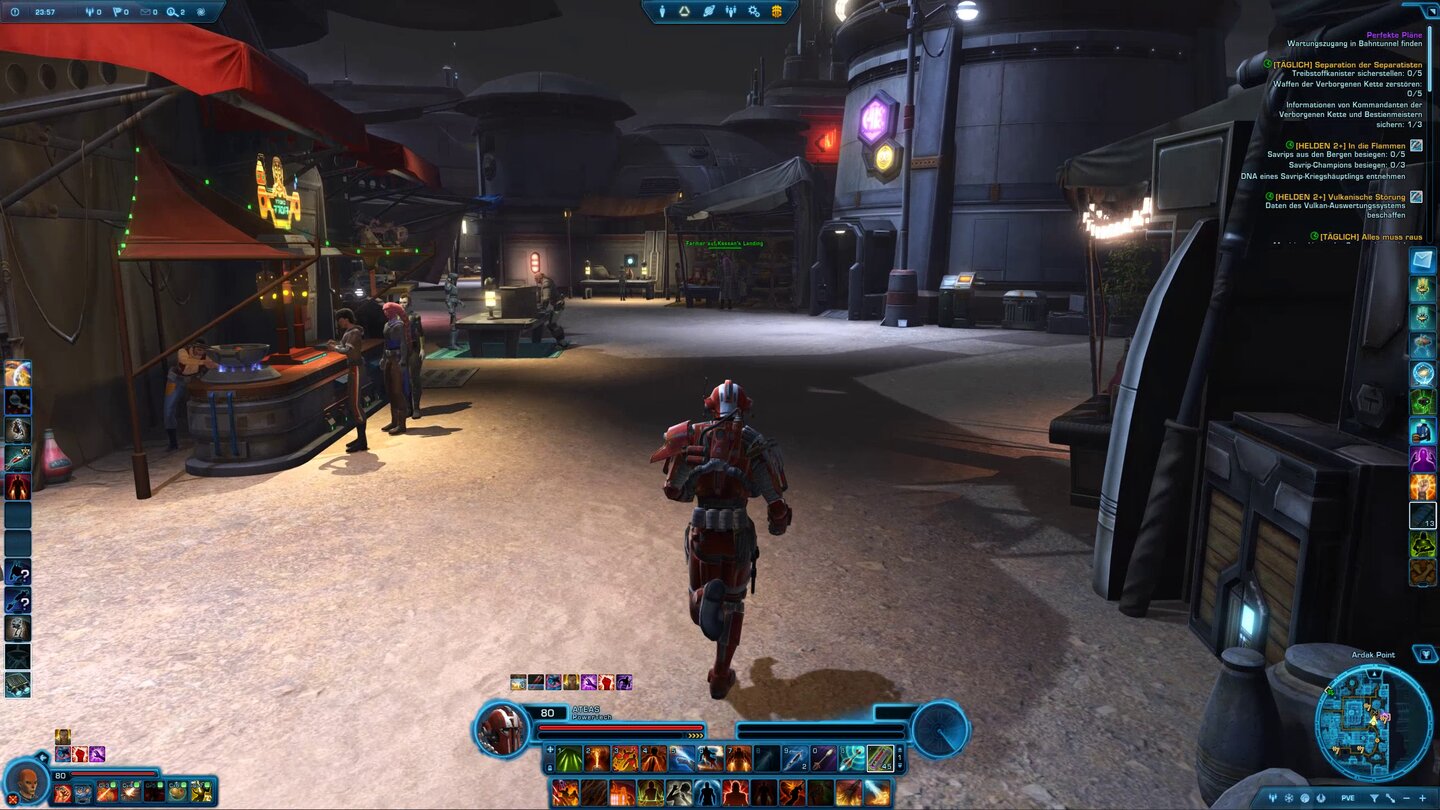This screenshot has height=810, width=1440.
Task: Click the quickbar page-up arrow
Action: click(900, 752)
